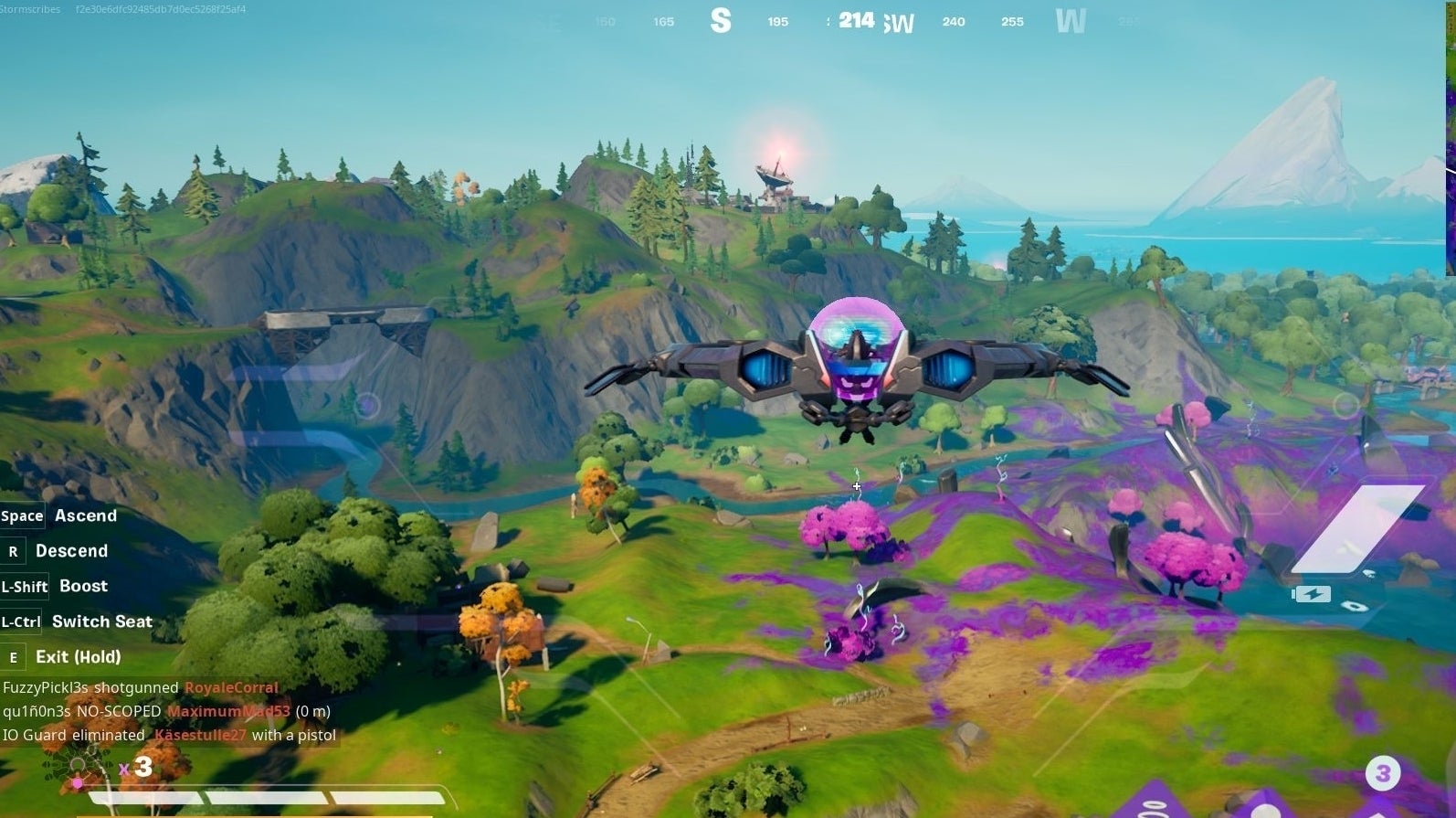The height and width of the screenshot is (818, 1456).
Task: Select the 'W' direction on the compass
Action: pos(1071,20)
